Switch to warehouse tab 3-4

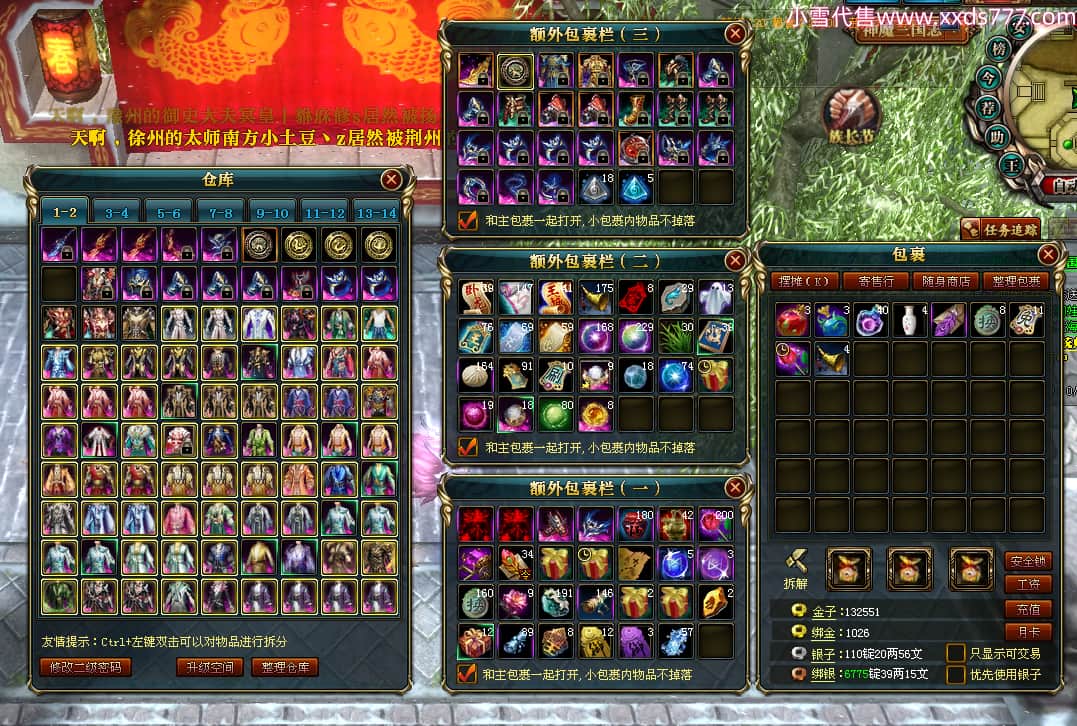pyautogui.click(x=117, y=212)
